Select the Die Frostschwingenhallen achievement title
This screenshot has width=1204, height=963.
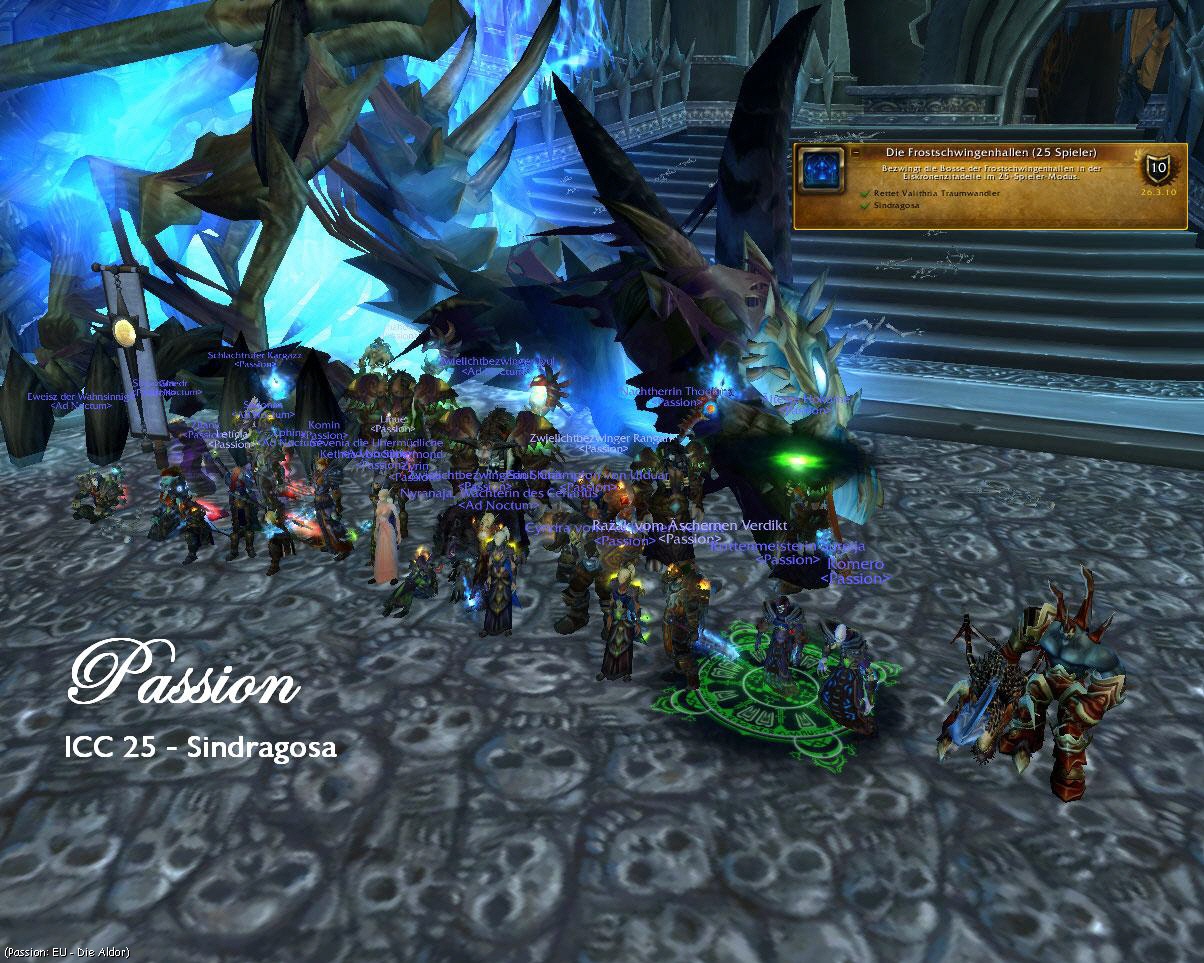pyautogui.click(x=991, y=152)
